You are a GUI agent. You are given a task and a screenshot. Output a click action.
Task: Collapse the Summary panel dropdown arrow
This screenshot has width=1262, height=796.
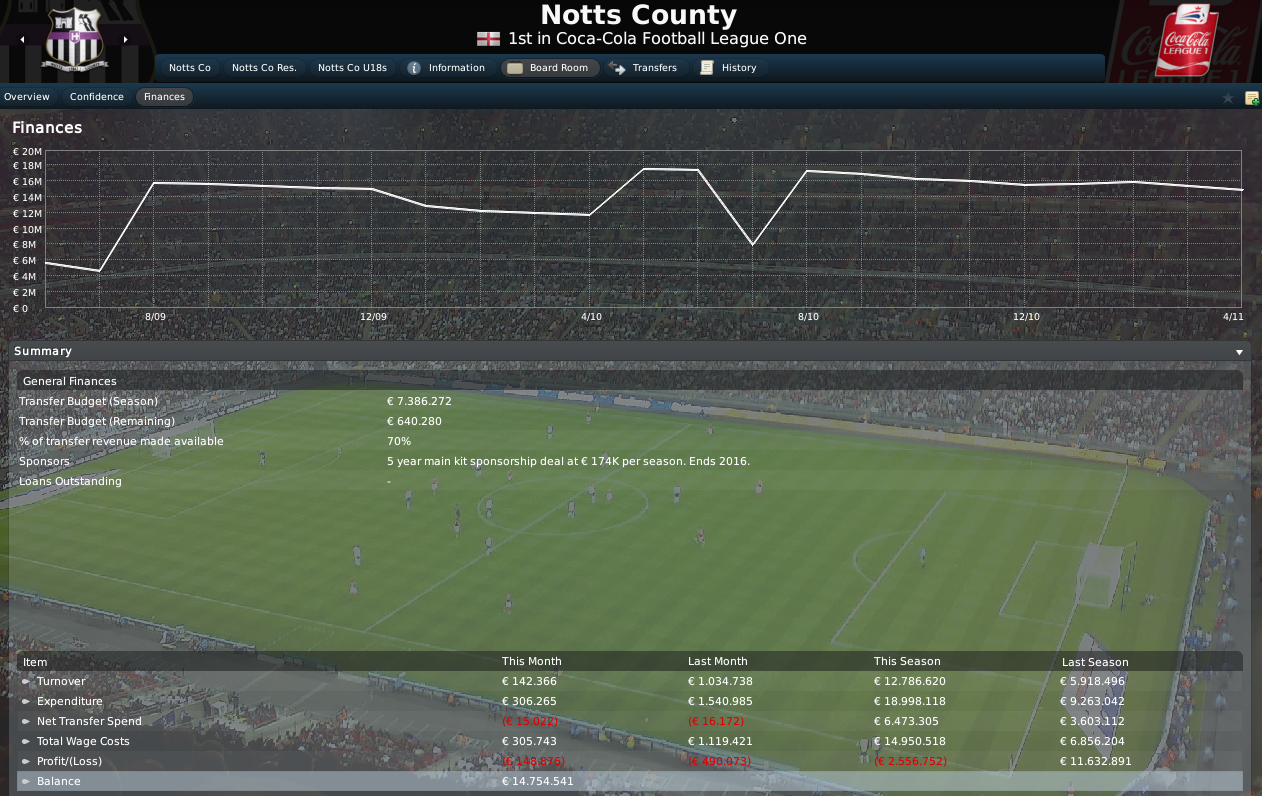[1239, 352]
